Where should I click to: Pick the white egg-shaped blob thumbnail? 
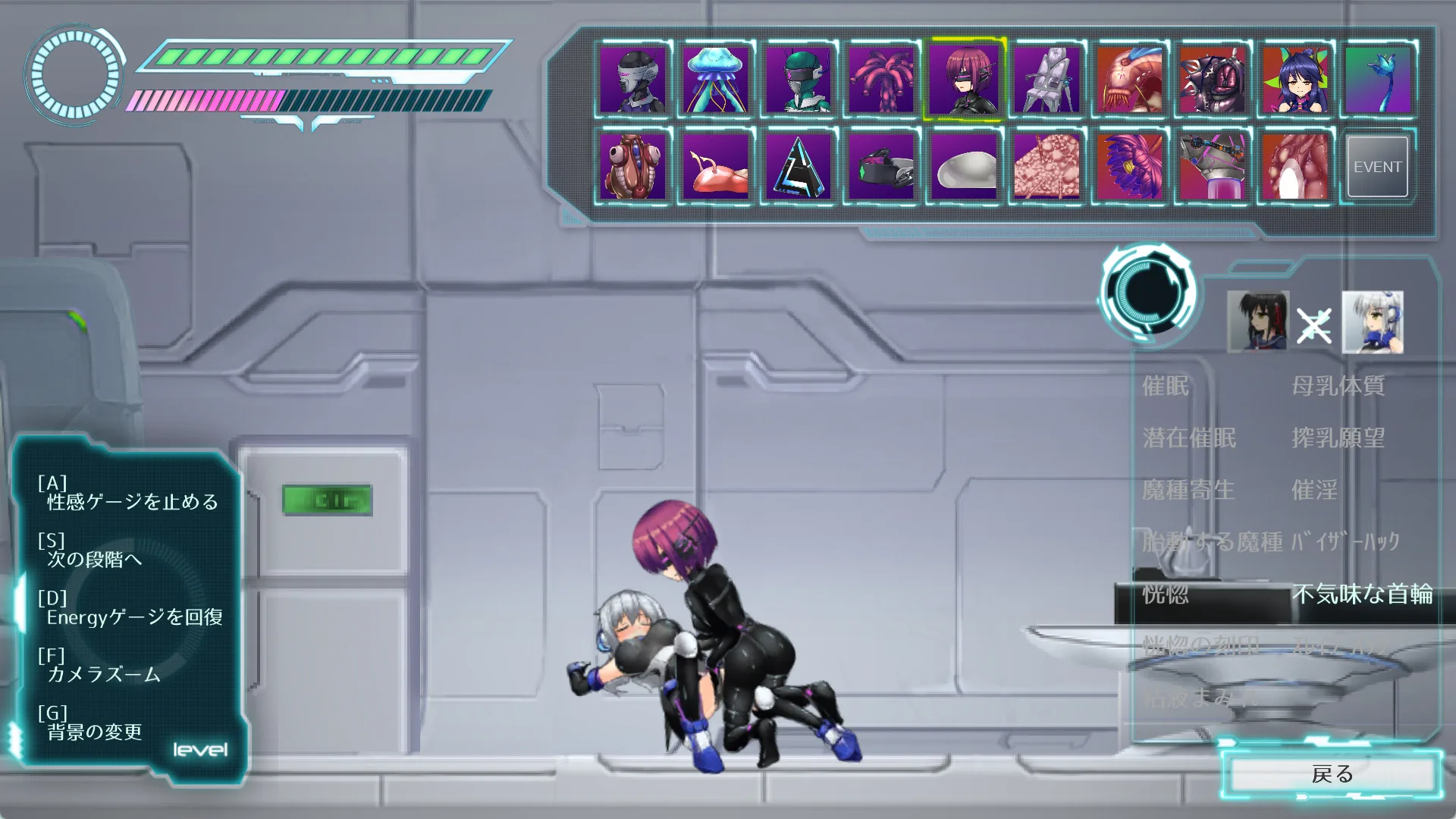(964, 167)
